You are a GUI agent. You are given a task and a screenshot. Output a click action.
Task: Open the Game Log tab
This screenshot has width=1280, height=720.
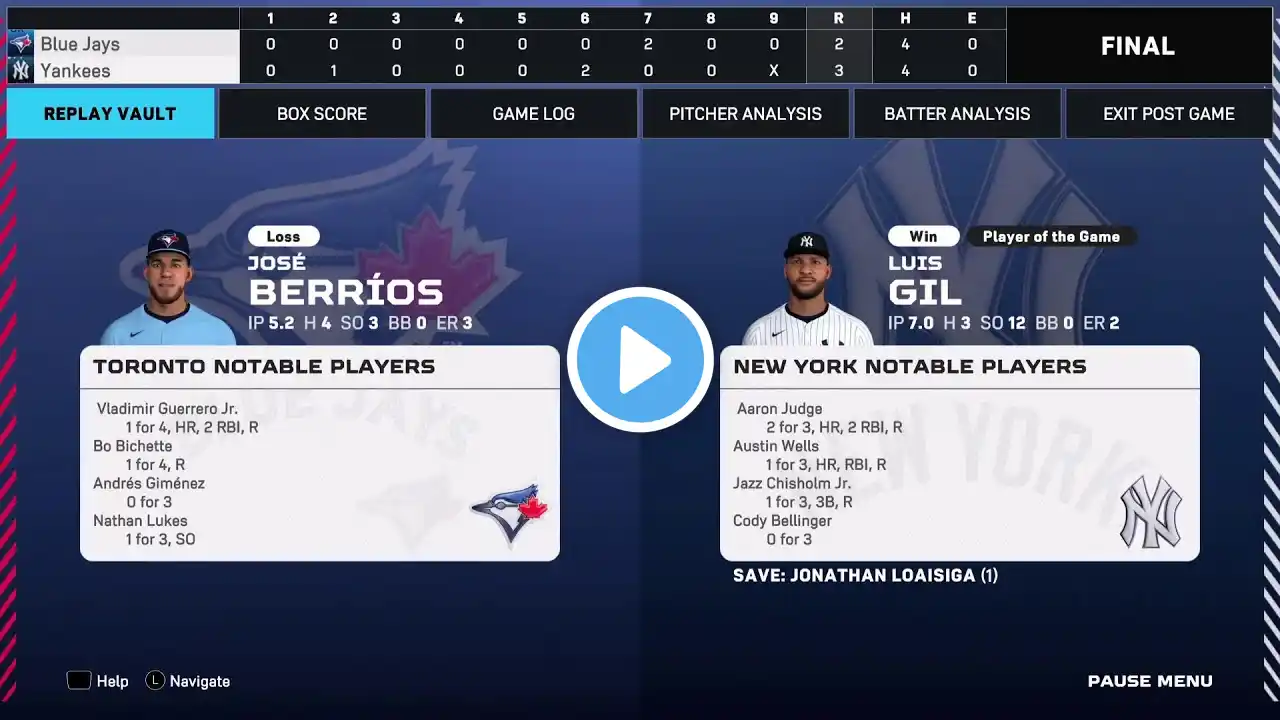(x=534, y=114)
